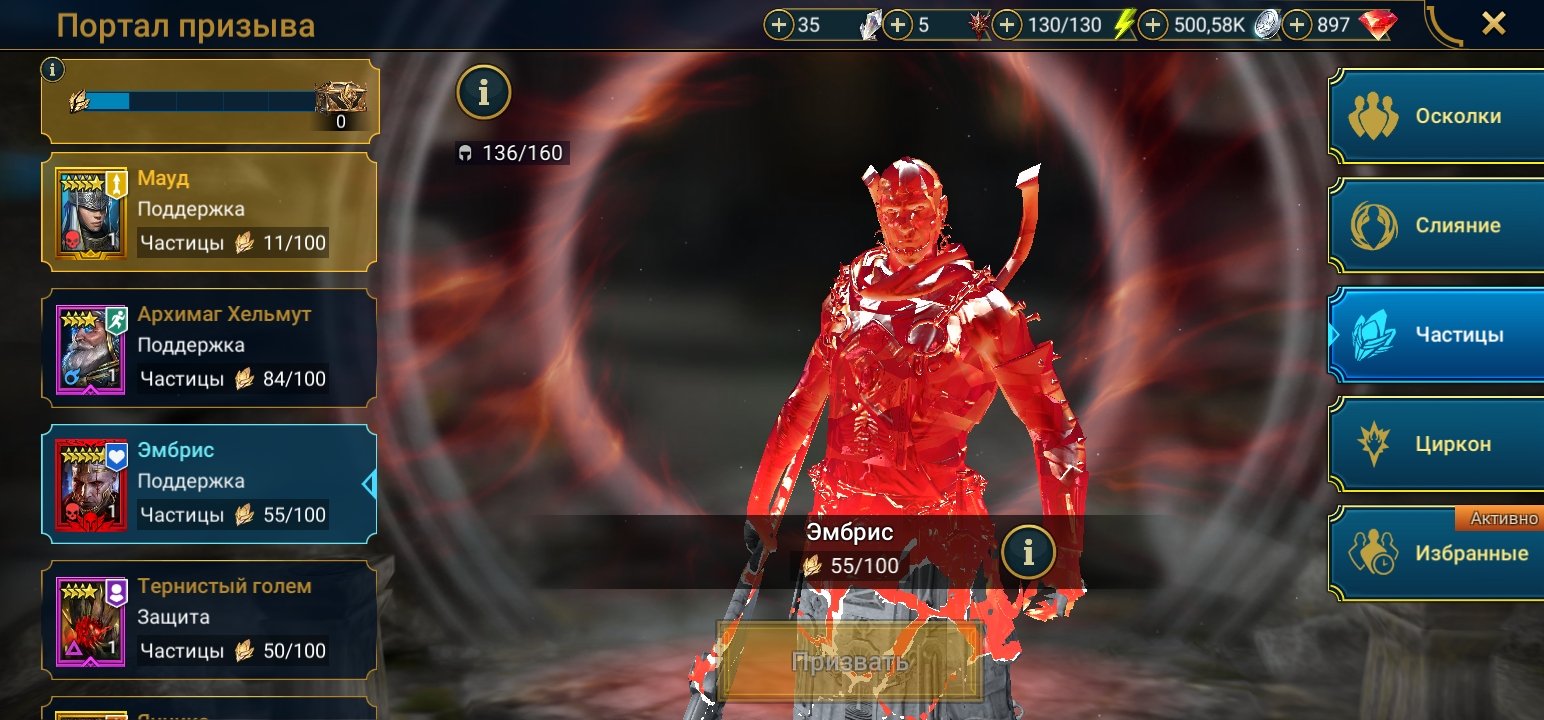This screenshot has height=720, width=1544.
Task: Open info next to Эмбрис fragment count
Action: click(1028, 551)
